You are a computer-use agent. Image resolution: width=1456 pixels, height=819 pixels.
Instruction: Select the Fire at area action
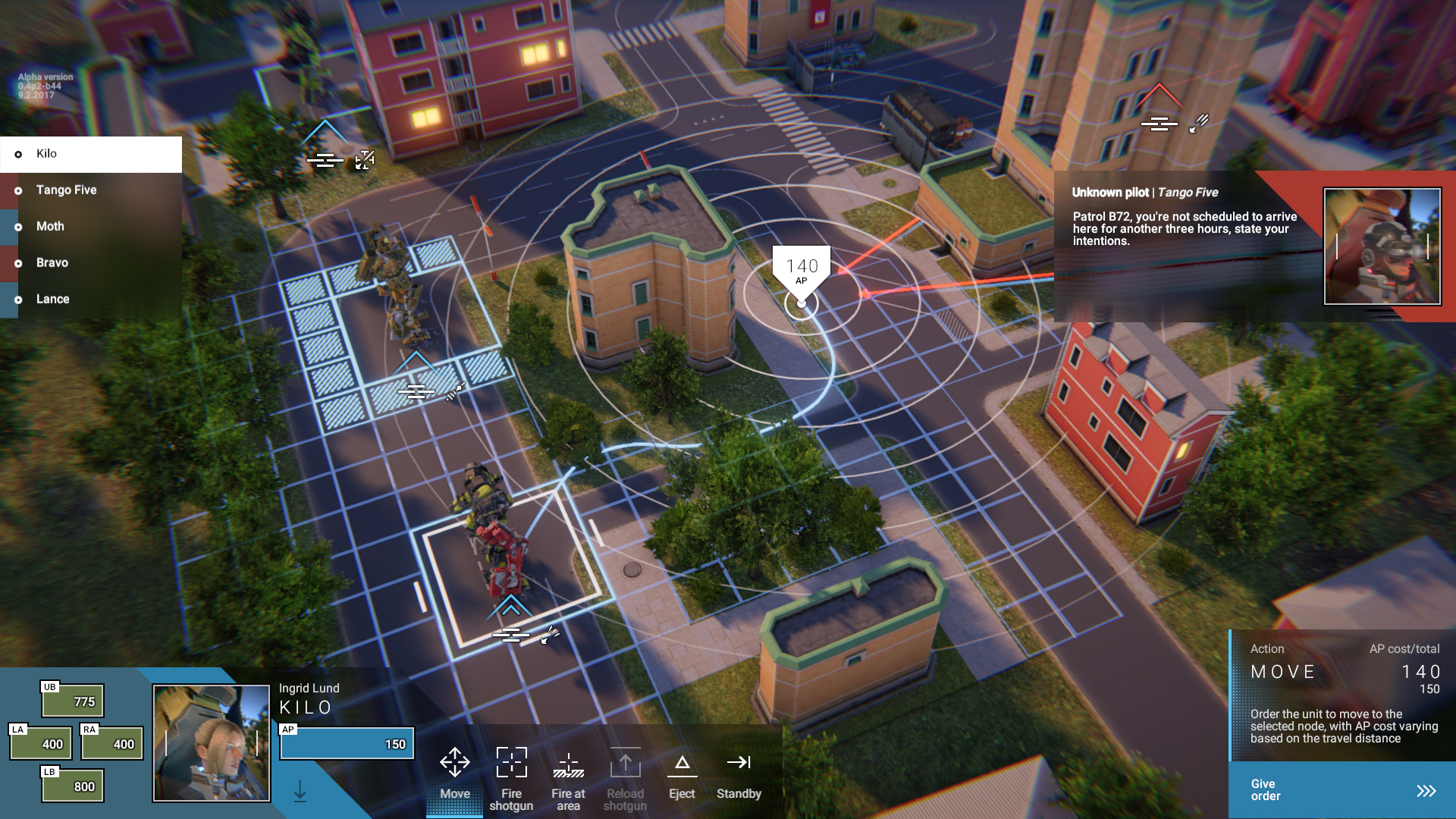[x=568, y=778]
